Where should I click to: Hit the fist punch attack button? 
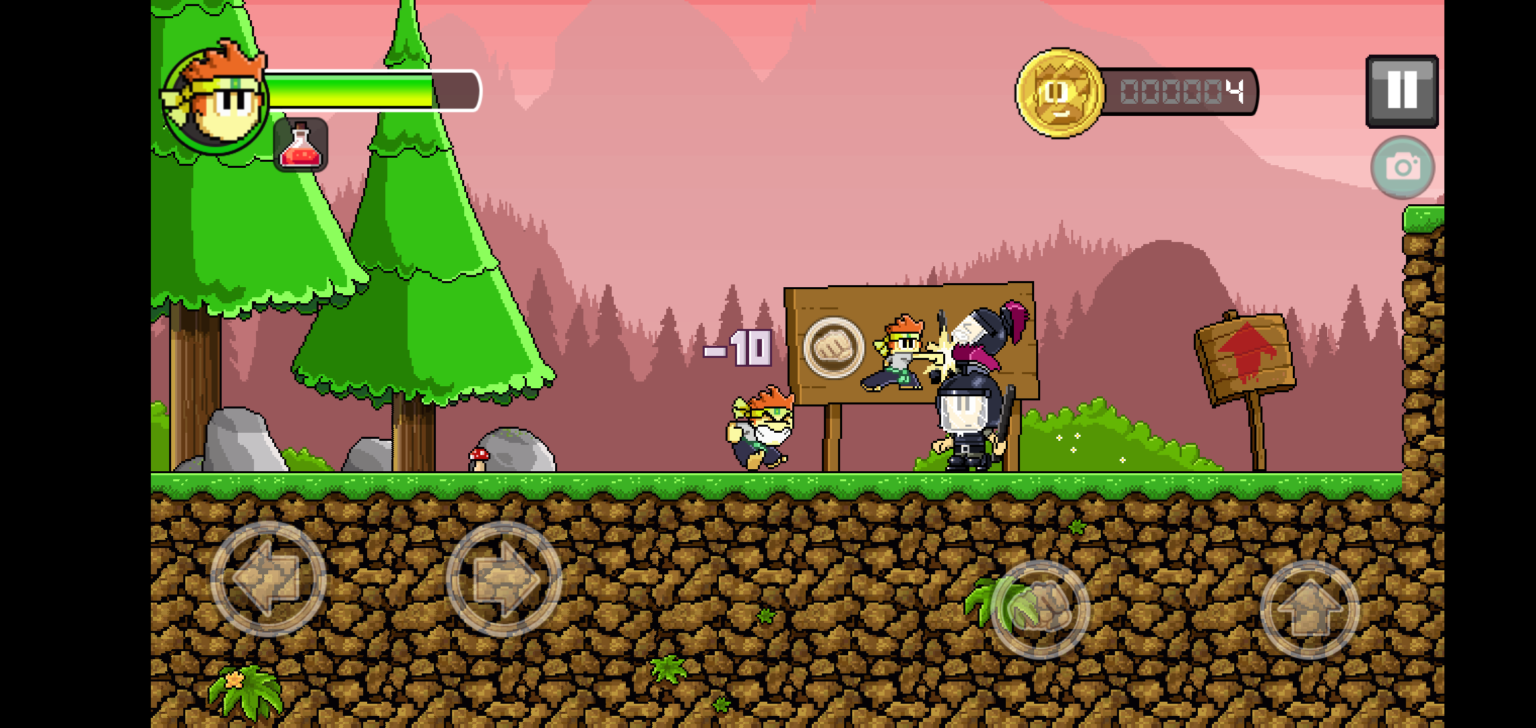pyautogui.click(x=1039, y=609)
